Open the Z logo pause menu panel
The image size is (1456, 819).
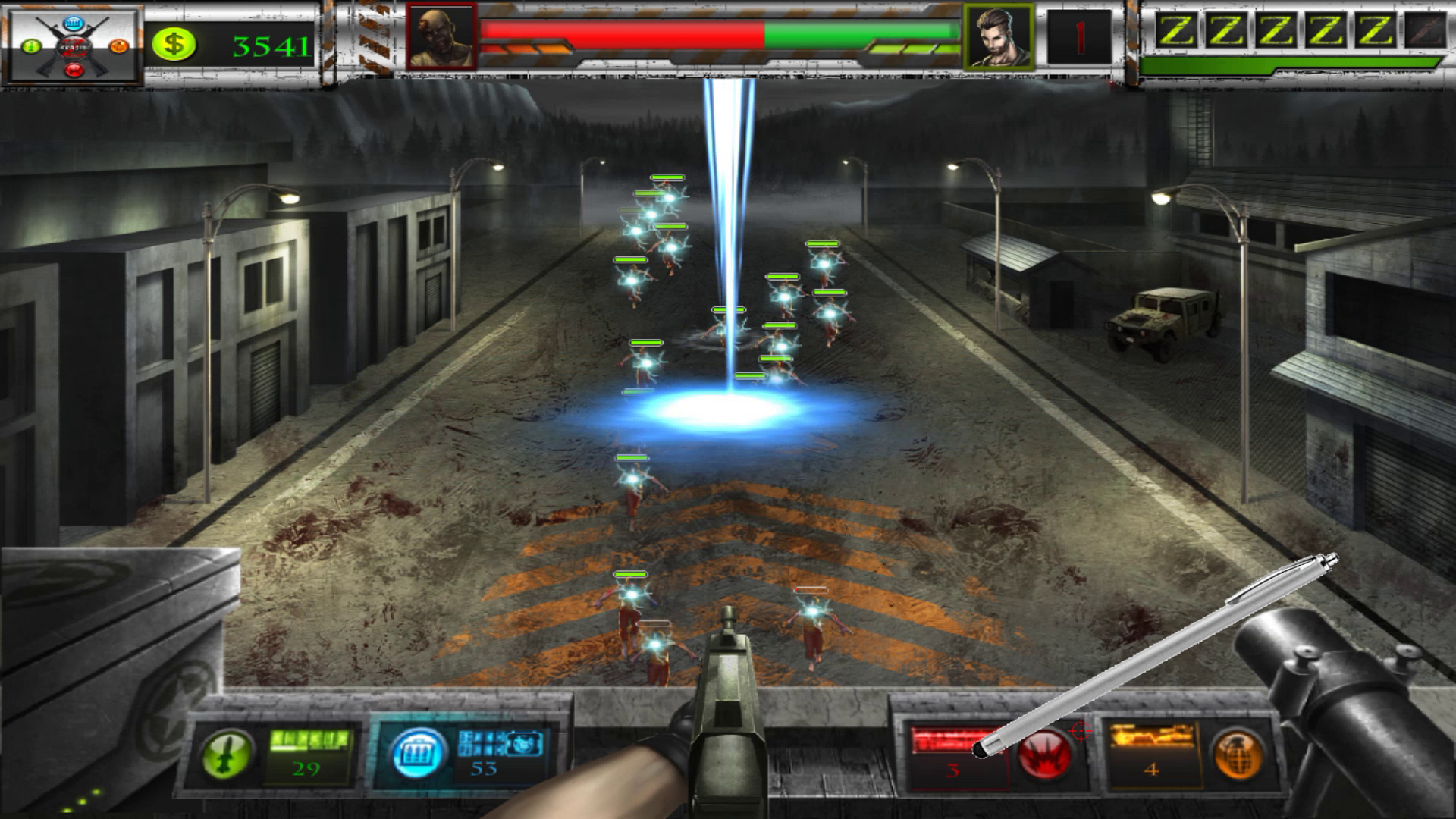pyautogui.click(x=74, y=47)
